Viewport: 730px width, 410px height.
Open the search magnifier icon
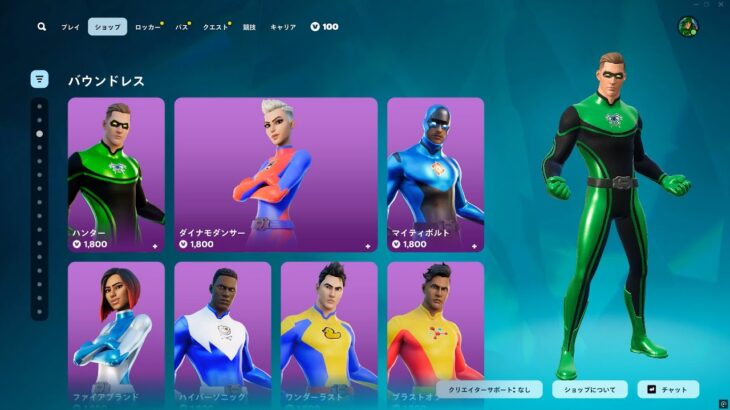pyautogui.click(x=41, y=27)
